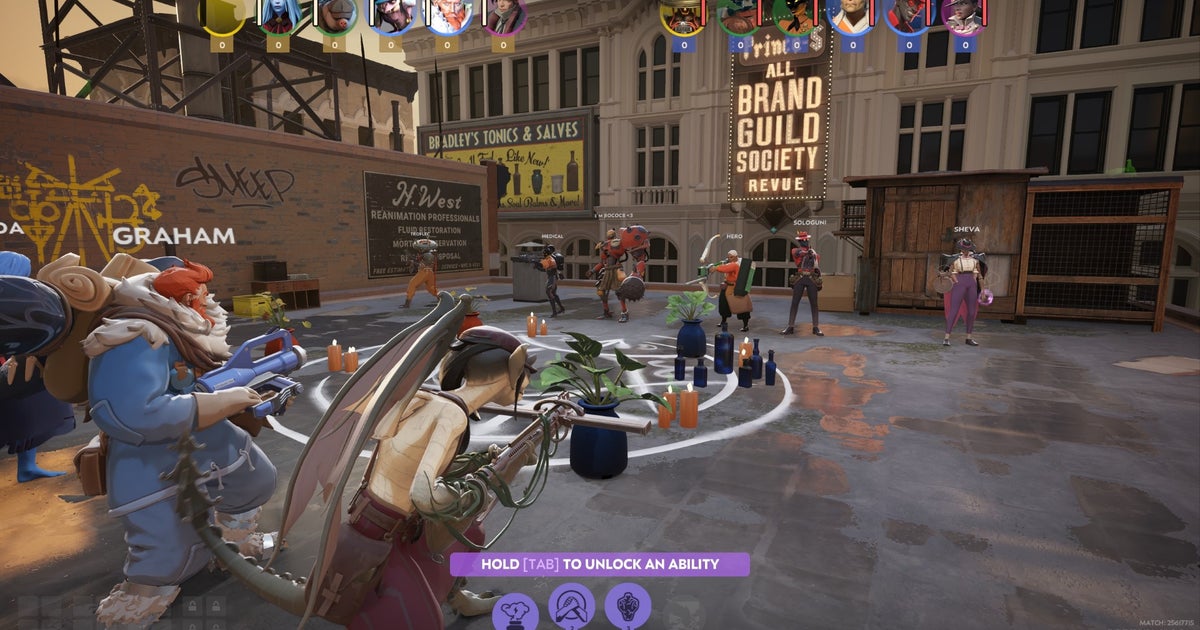This screenshot has height=630, width=1200.
Task: Click the yellow-ringed masked robot hero portrait
Action: point(683,15)
